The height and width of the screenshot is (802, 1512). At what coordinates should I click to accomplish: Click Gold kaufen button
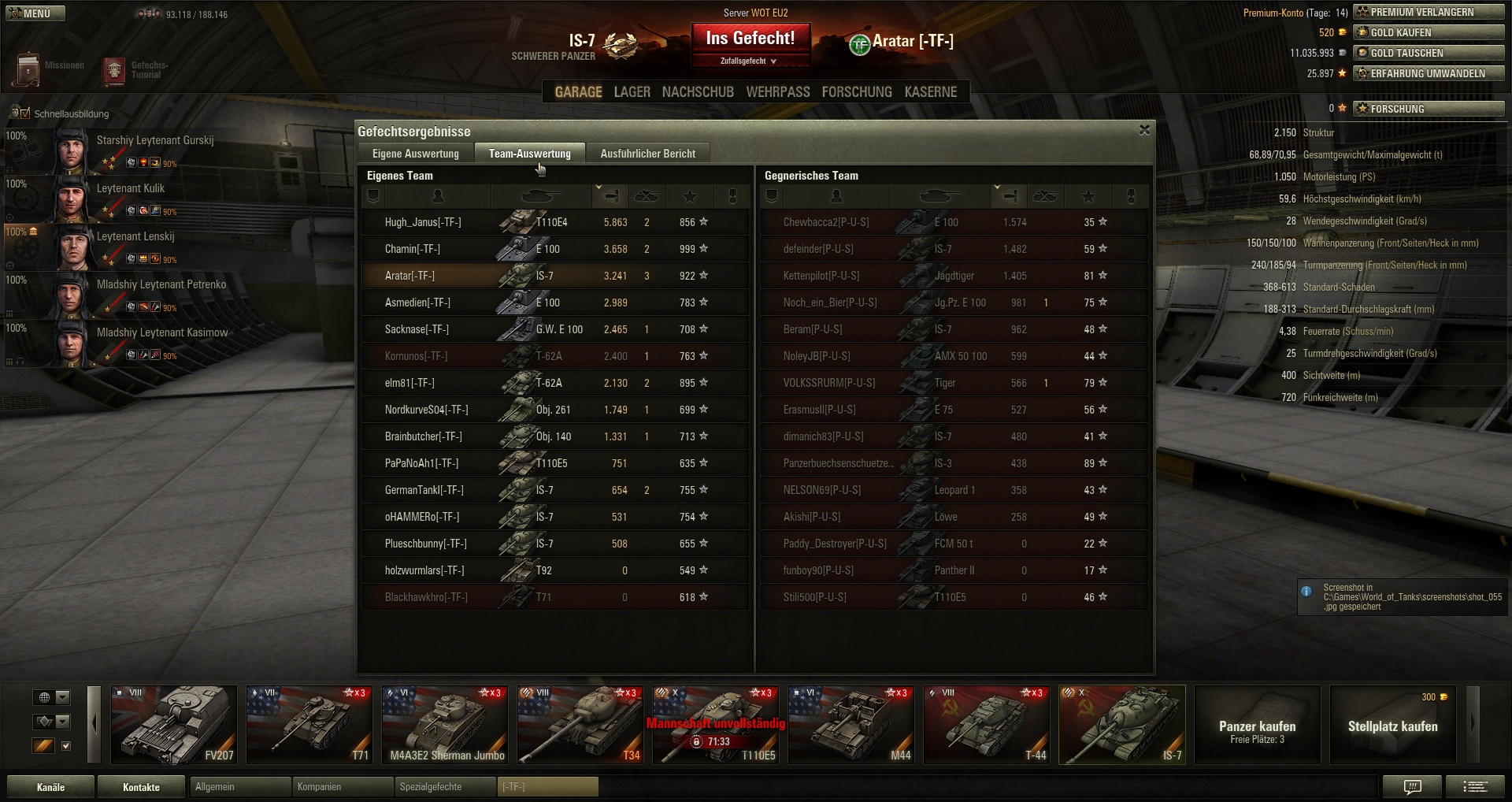click(x=1429, y=32)
